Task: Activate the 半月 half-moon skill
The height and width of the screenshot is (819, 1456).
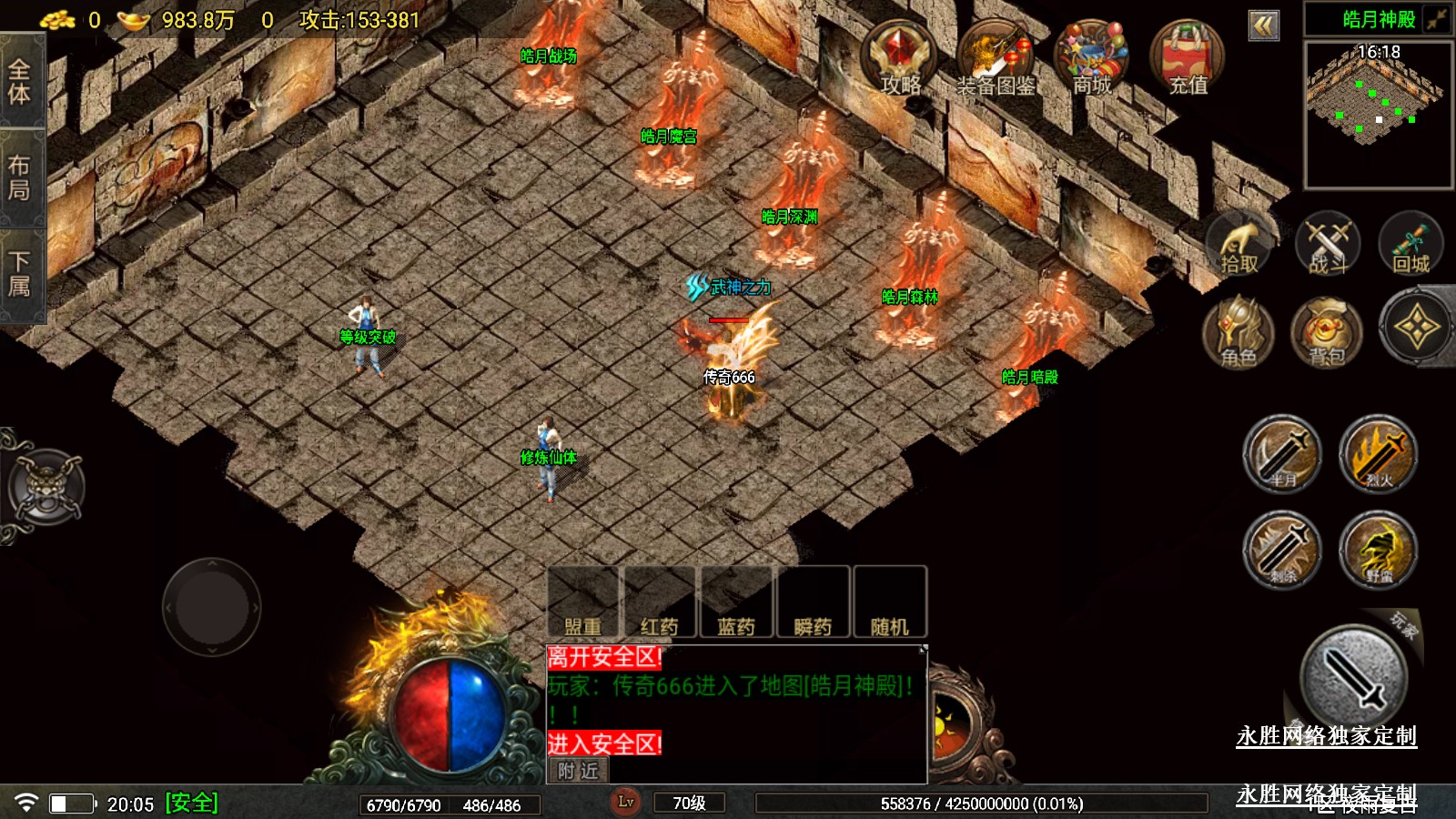Action: (x=1282, y=454)
